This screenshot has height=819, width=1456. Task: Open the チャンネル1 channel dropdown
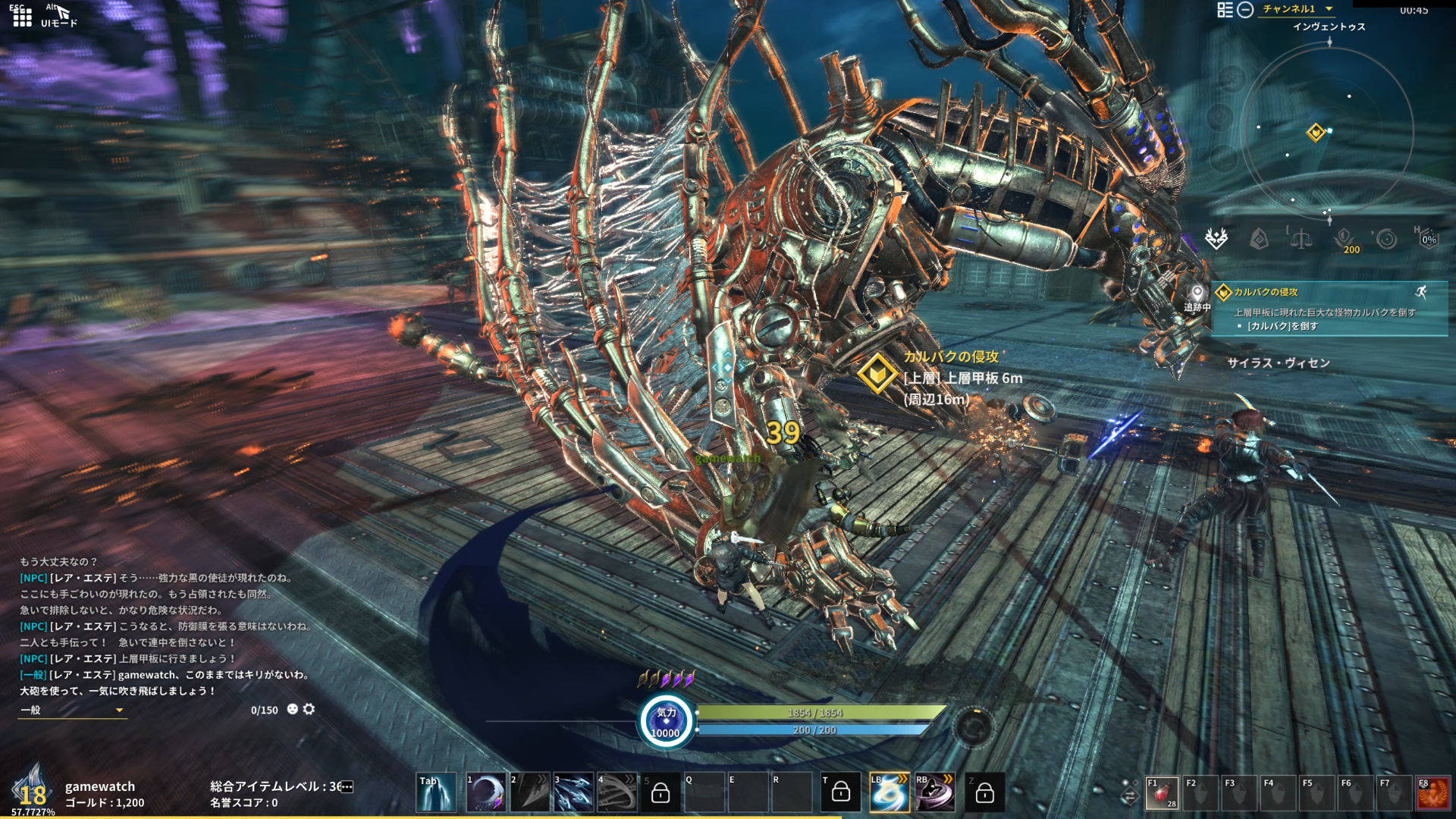tap(1297, 9)
